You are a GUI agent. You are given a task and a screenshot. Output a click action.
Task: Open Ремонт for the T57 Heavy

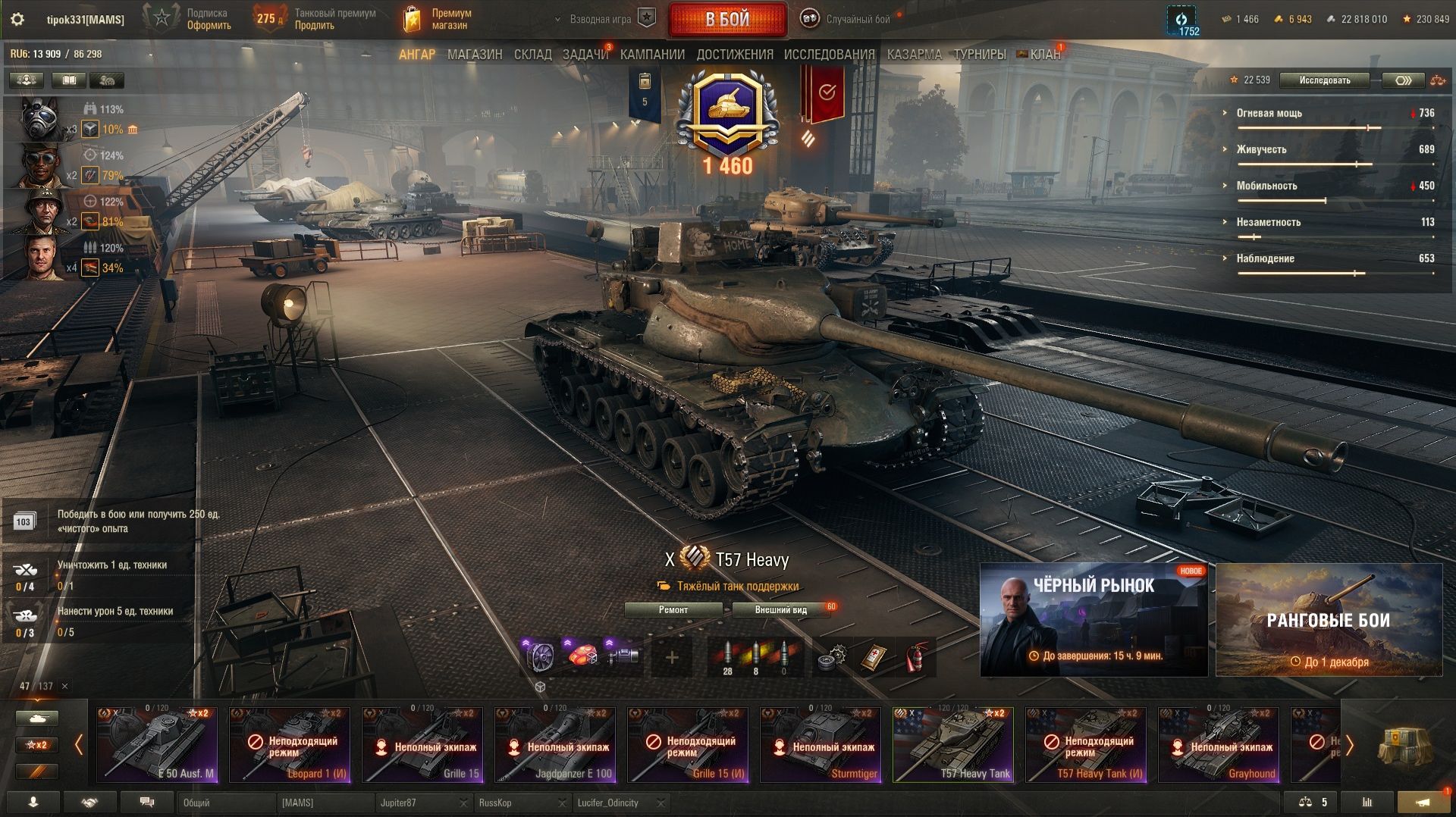click(x=673, y=610)
